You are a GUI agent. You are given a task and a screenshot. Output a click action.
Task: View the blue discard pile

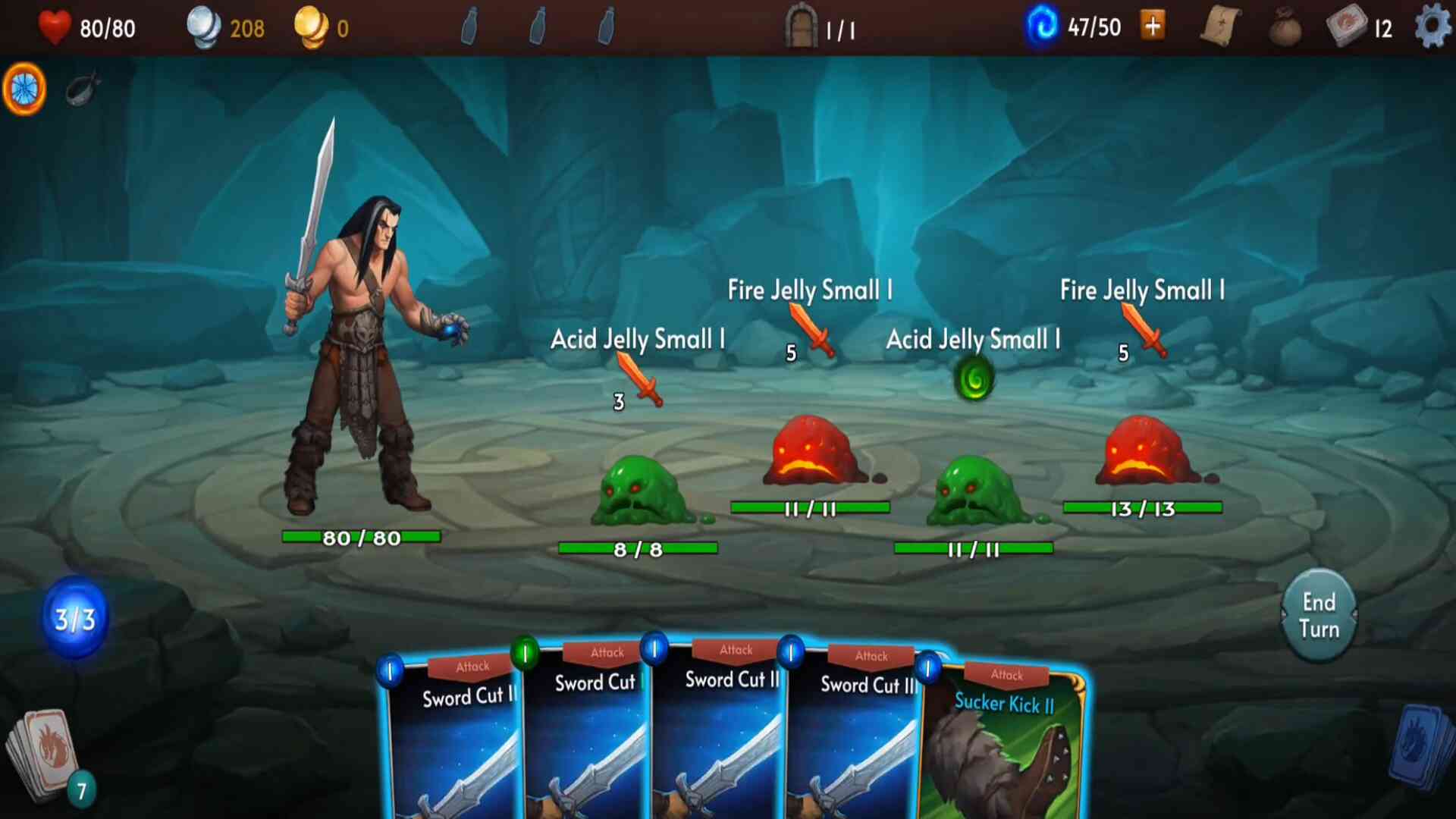tap(1422, 747)
